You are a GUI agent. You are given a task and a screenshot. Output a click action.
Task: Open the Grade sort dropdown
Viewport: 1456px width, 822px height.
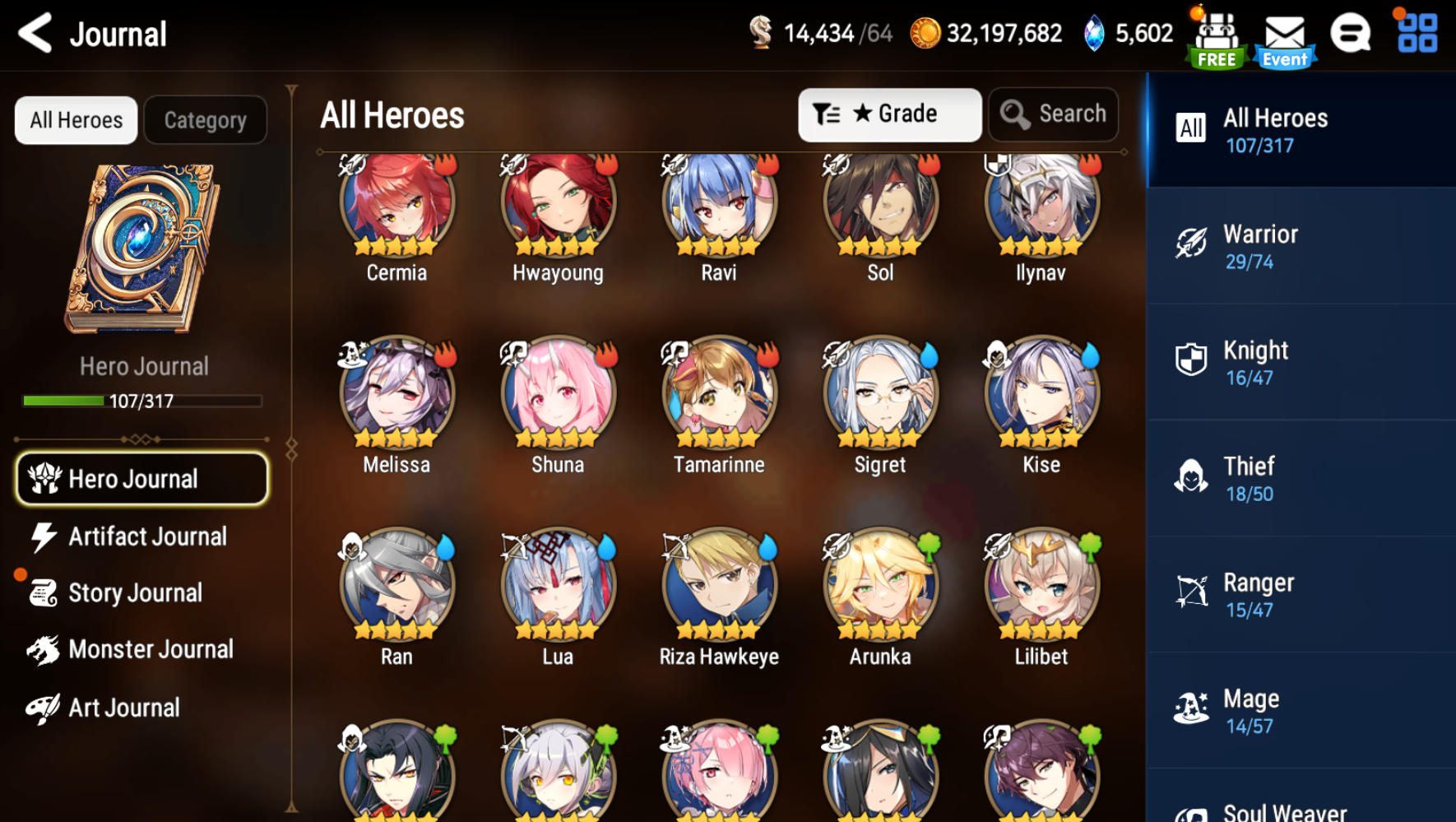[x=889, y=114]
